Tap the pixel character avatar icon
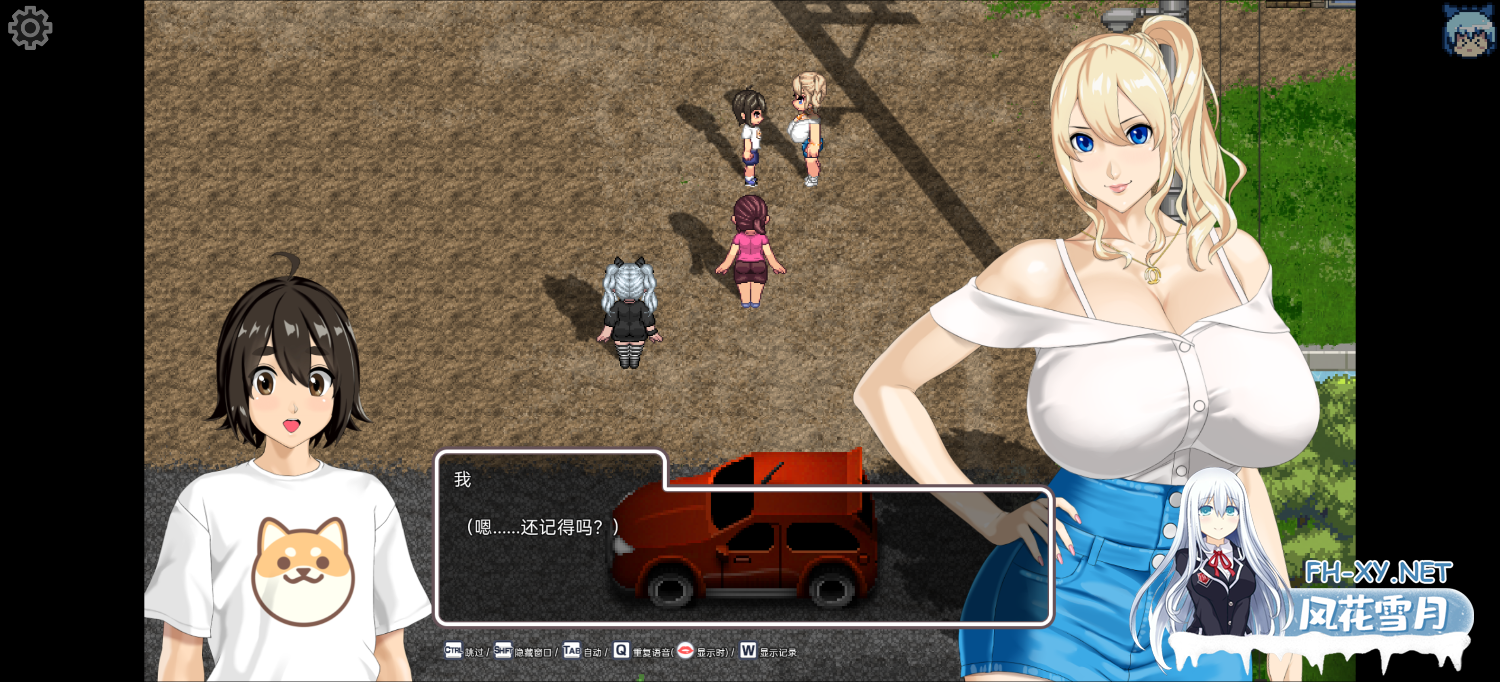The height and width of the screenshot is (682, 1500). point(1468,30)
